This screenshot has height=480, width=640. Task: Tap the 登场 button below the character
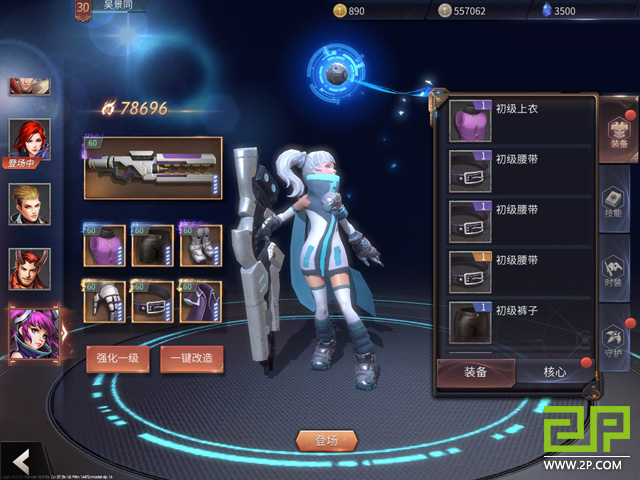click(x=326, y=440)
